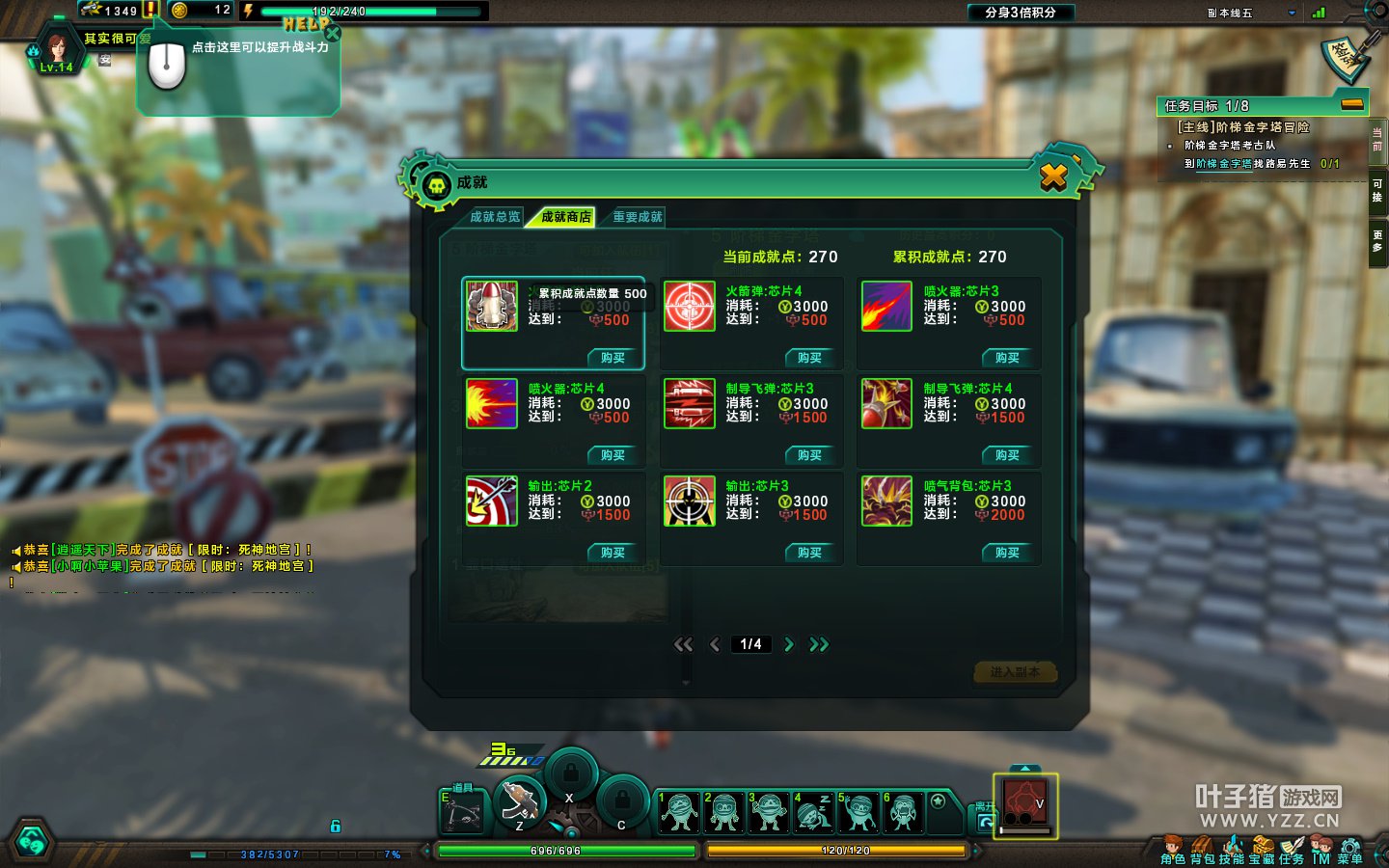Viewport: 1389px width, 868px height.
Task: Open the 重要成就 tab
Action: click(638, 217)
